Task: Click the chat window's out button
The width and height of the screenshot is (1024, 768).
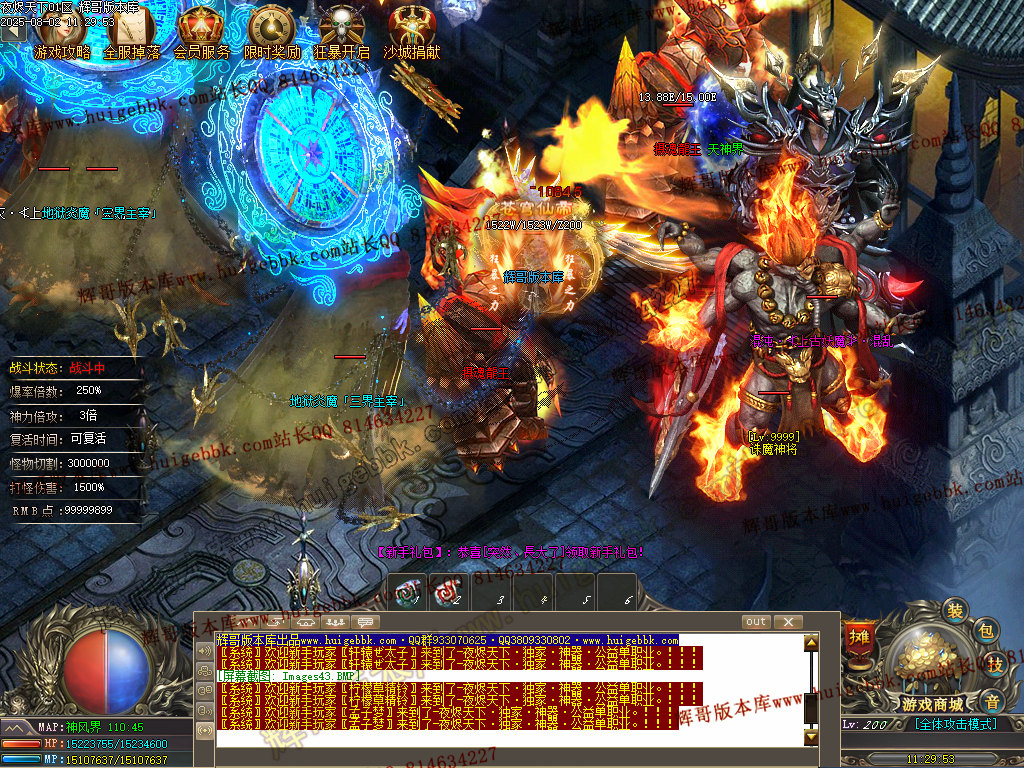Action: click(x=756, y=622)
